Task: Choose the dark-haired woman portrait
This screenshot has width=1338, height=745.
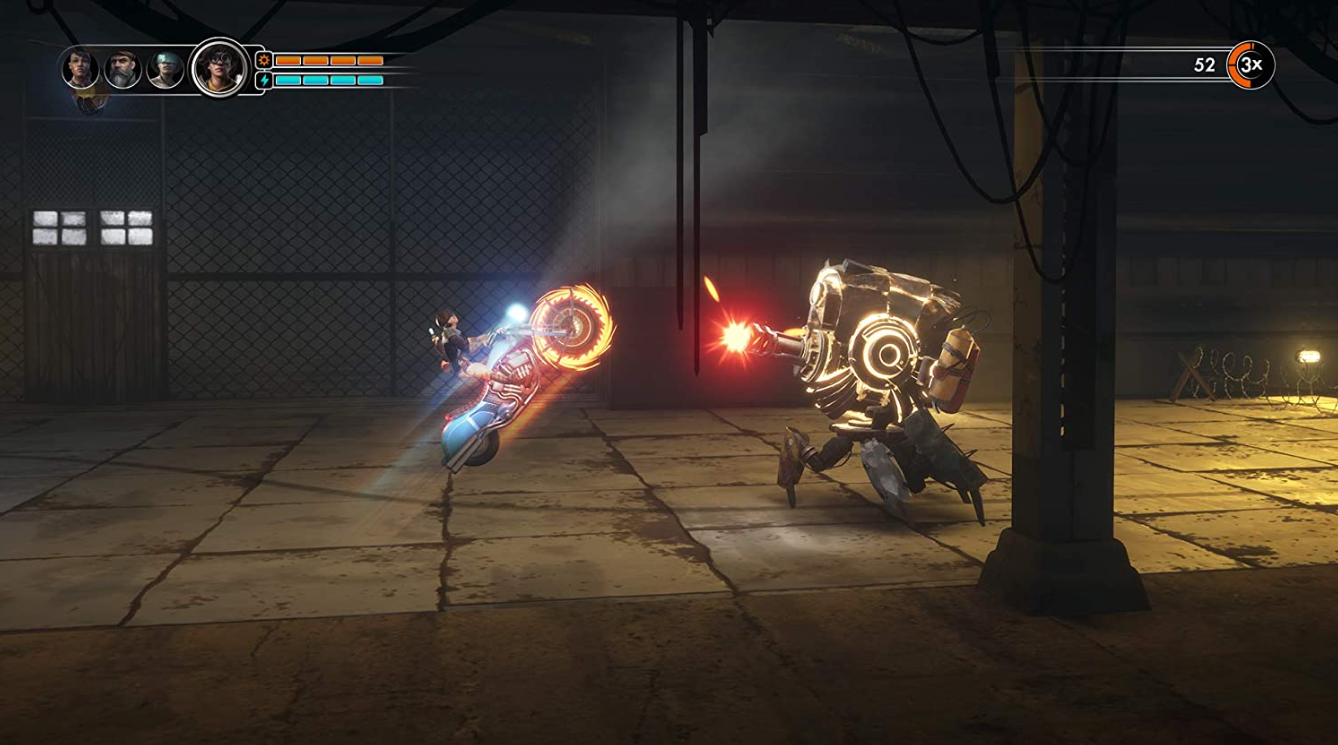Action: click(80, 69)
